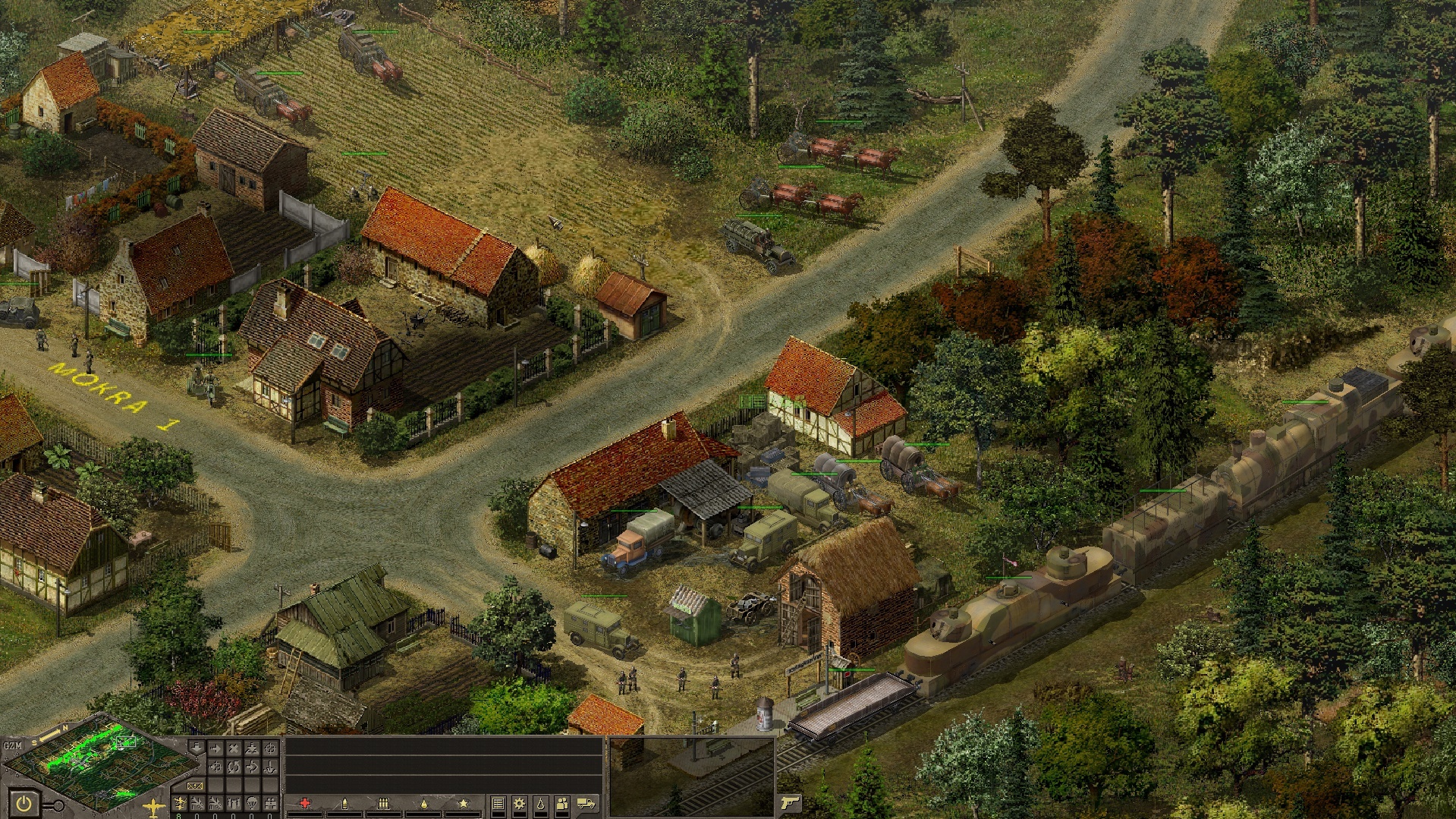Activate the move arrow command
This screenshot has width=1456, height=819.
[x=215, y=749]
